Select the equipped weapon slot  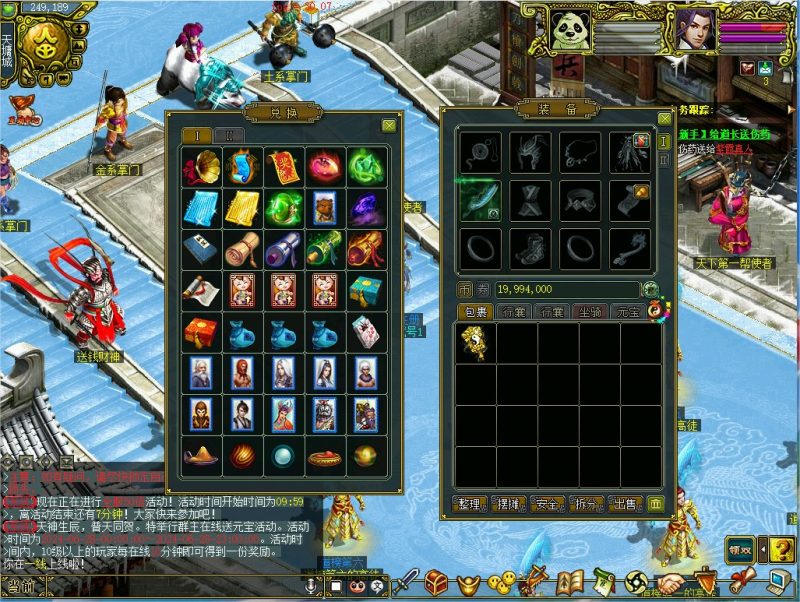[x=477, y=198]
